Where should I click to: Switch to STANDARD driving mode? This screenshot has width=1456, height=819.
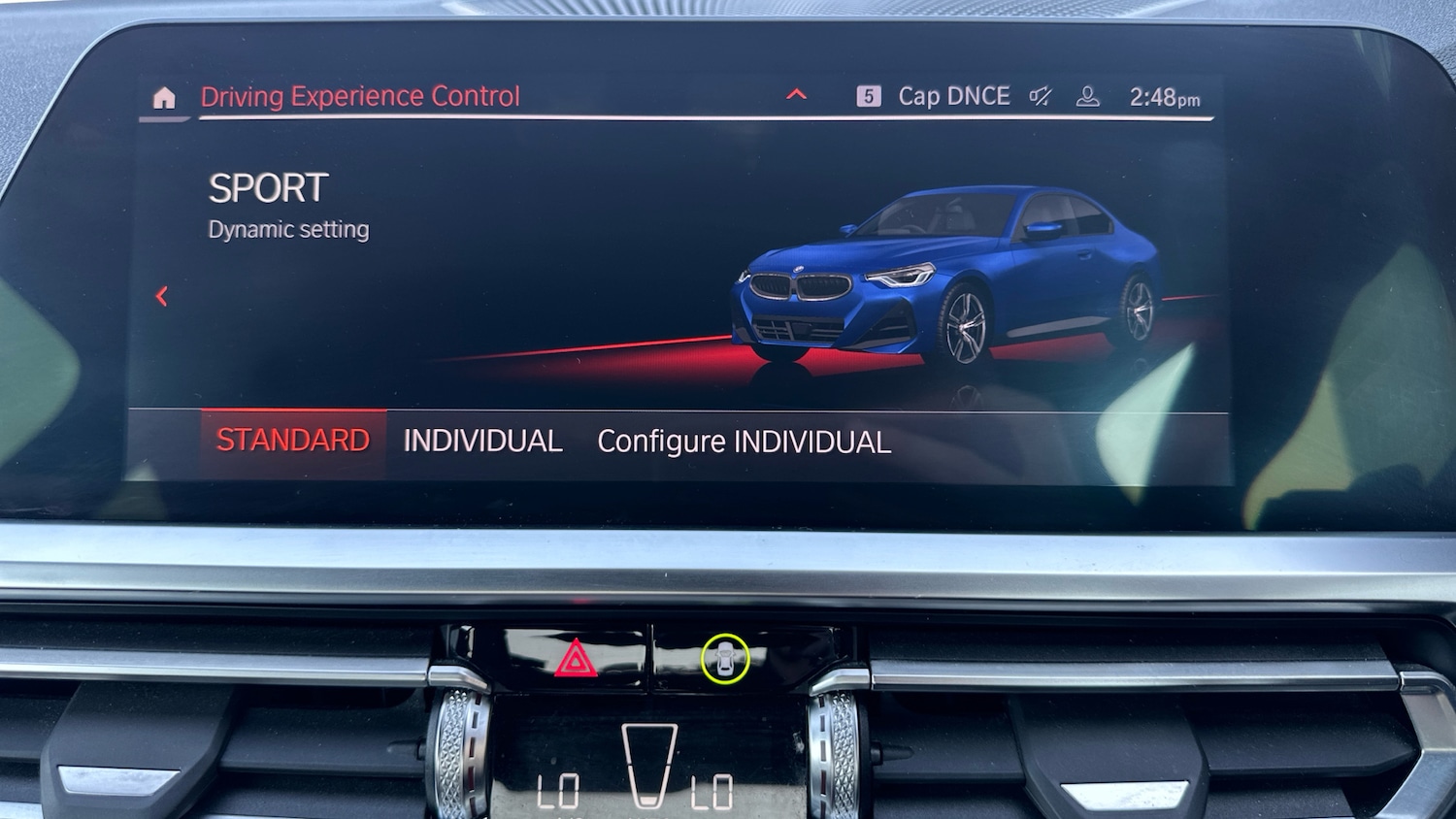pos(291,440)
